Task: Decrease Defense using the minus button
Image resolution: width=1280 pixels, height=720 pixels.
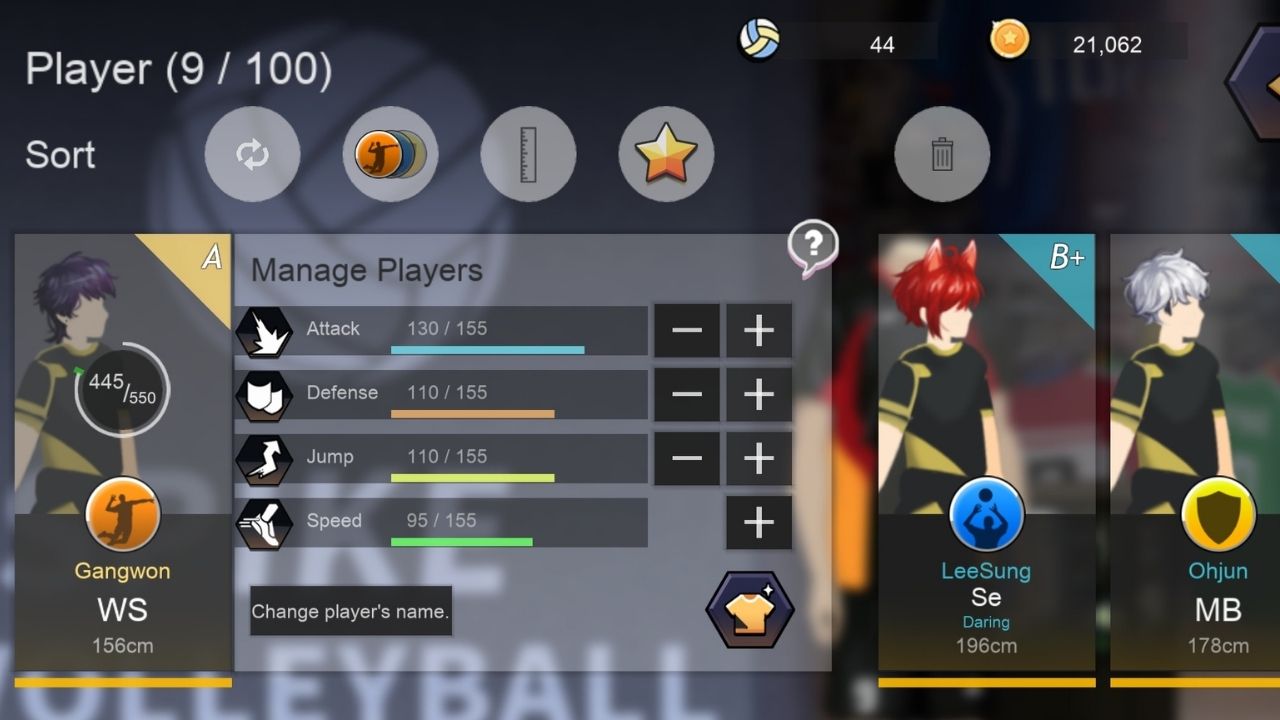Action: pyautogui.click(x=687, y=394)
